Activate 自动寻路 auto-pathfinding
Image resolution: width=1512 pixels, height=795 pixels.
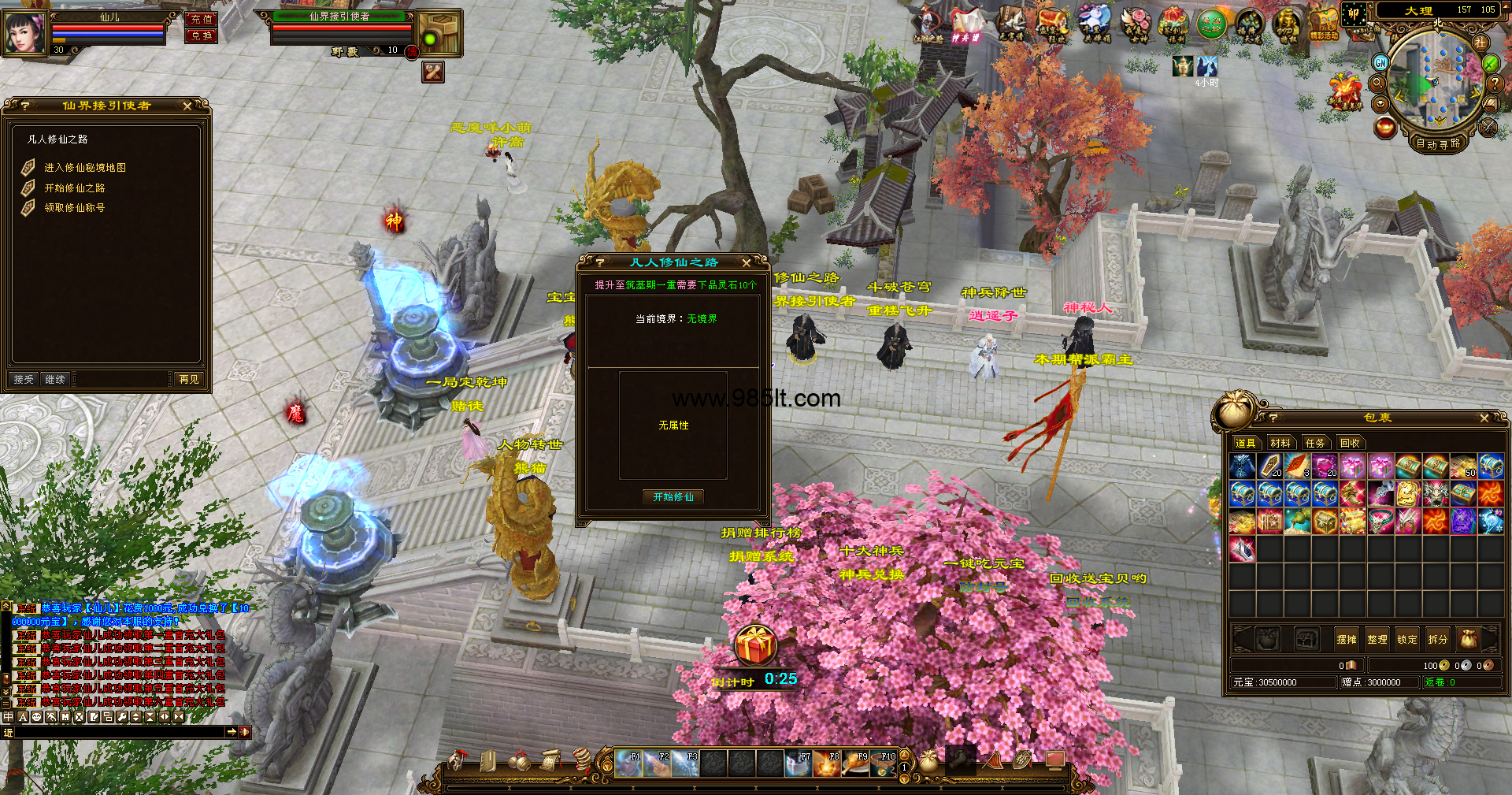[1438, 144]
